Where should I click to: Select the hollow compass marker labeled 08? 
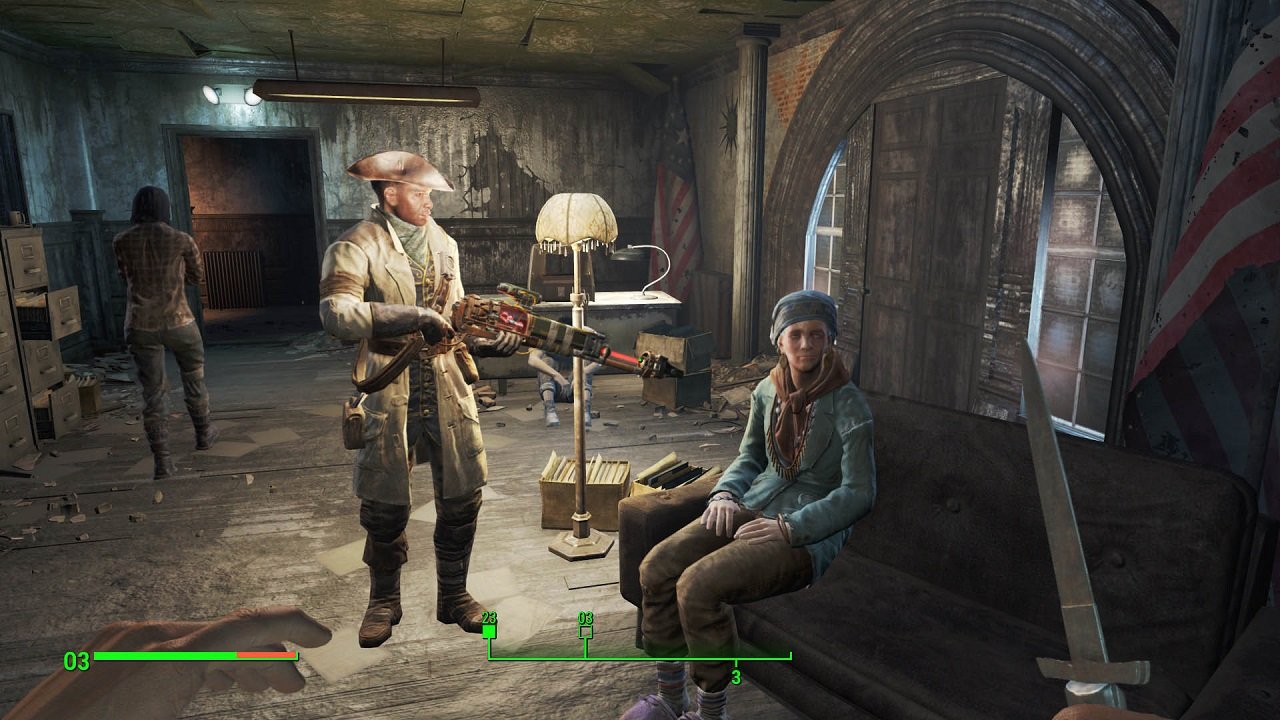[585, 630]
